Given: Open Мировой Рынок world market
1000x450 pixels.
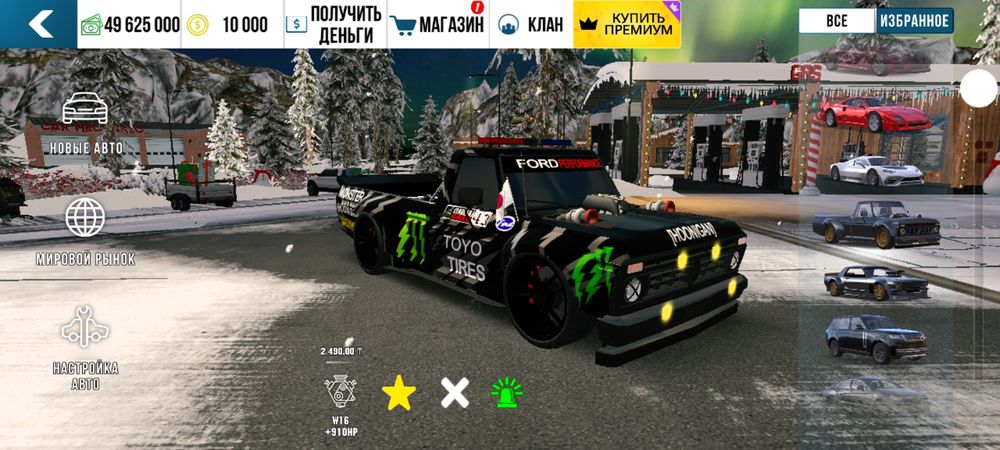Looking at the screenshot, I should pyautogui.click(x=85, y=231).
